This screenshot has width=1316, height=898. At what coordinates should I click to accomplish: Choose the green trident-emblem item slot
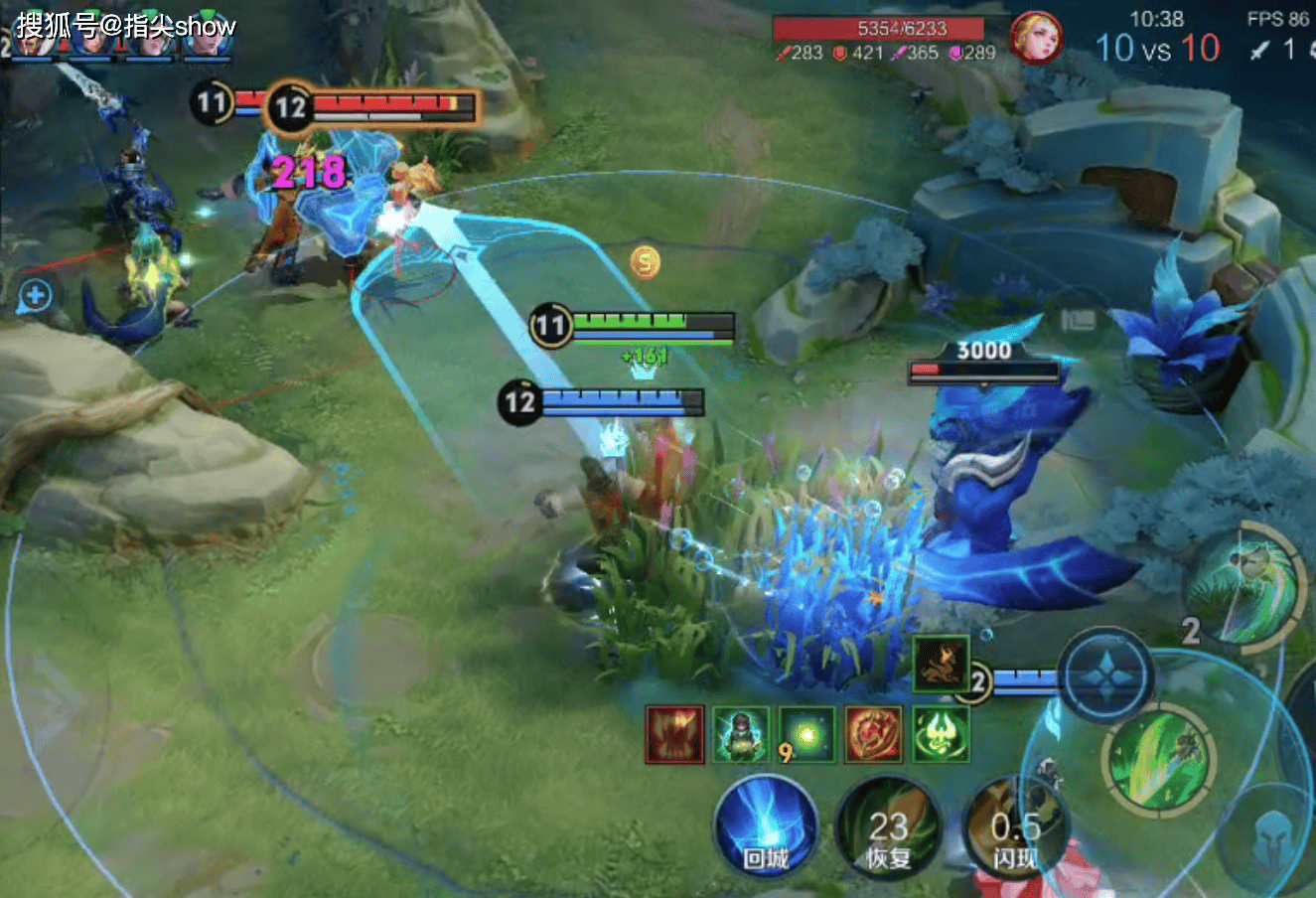pyautogui.click(x=940, y=735)
